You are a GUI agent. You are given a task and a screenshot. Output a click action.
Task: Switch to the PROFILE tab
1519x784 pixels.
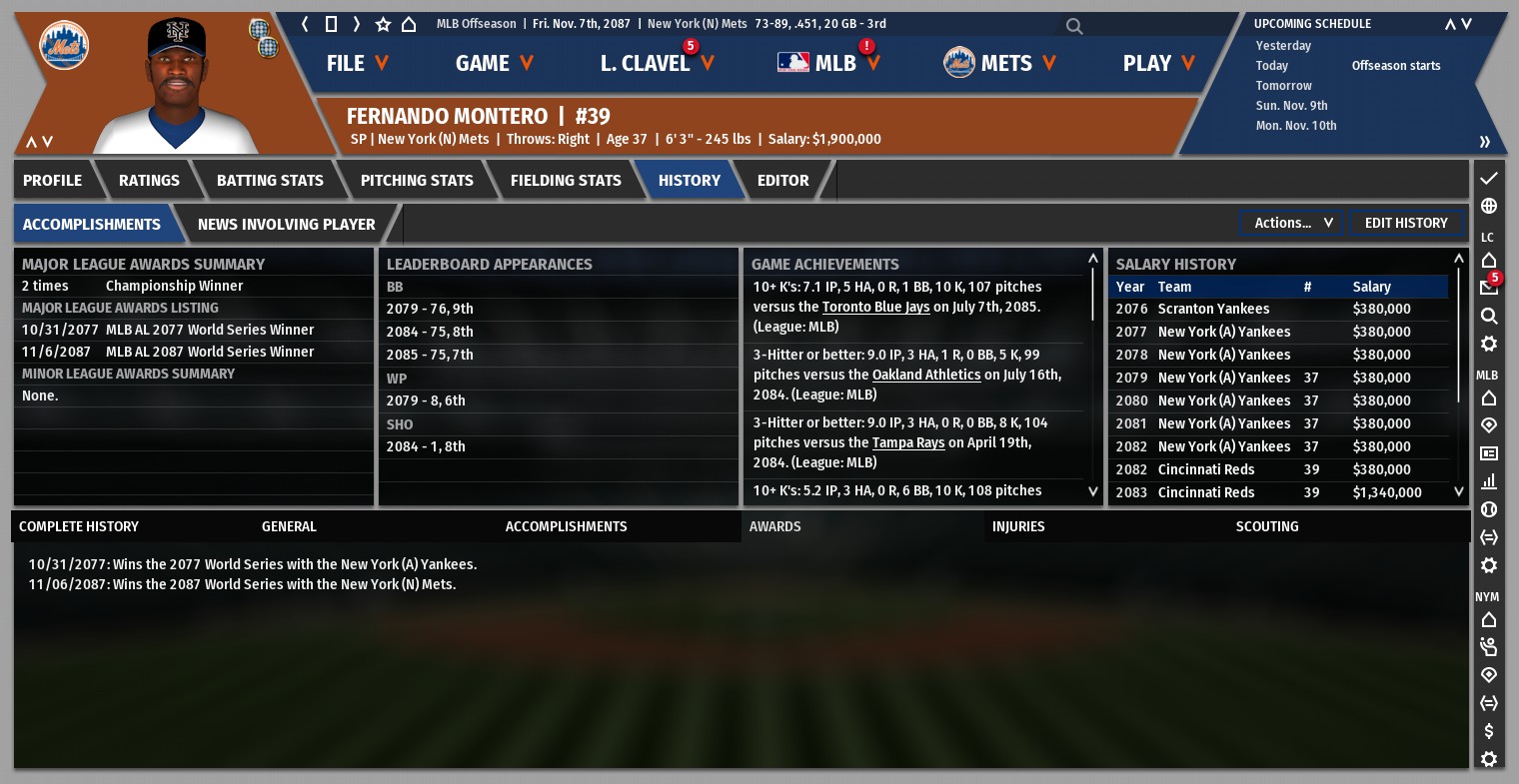[x=53, y=181]
